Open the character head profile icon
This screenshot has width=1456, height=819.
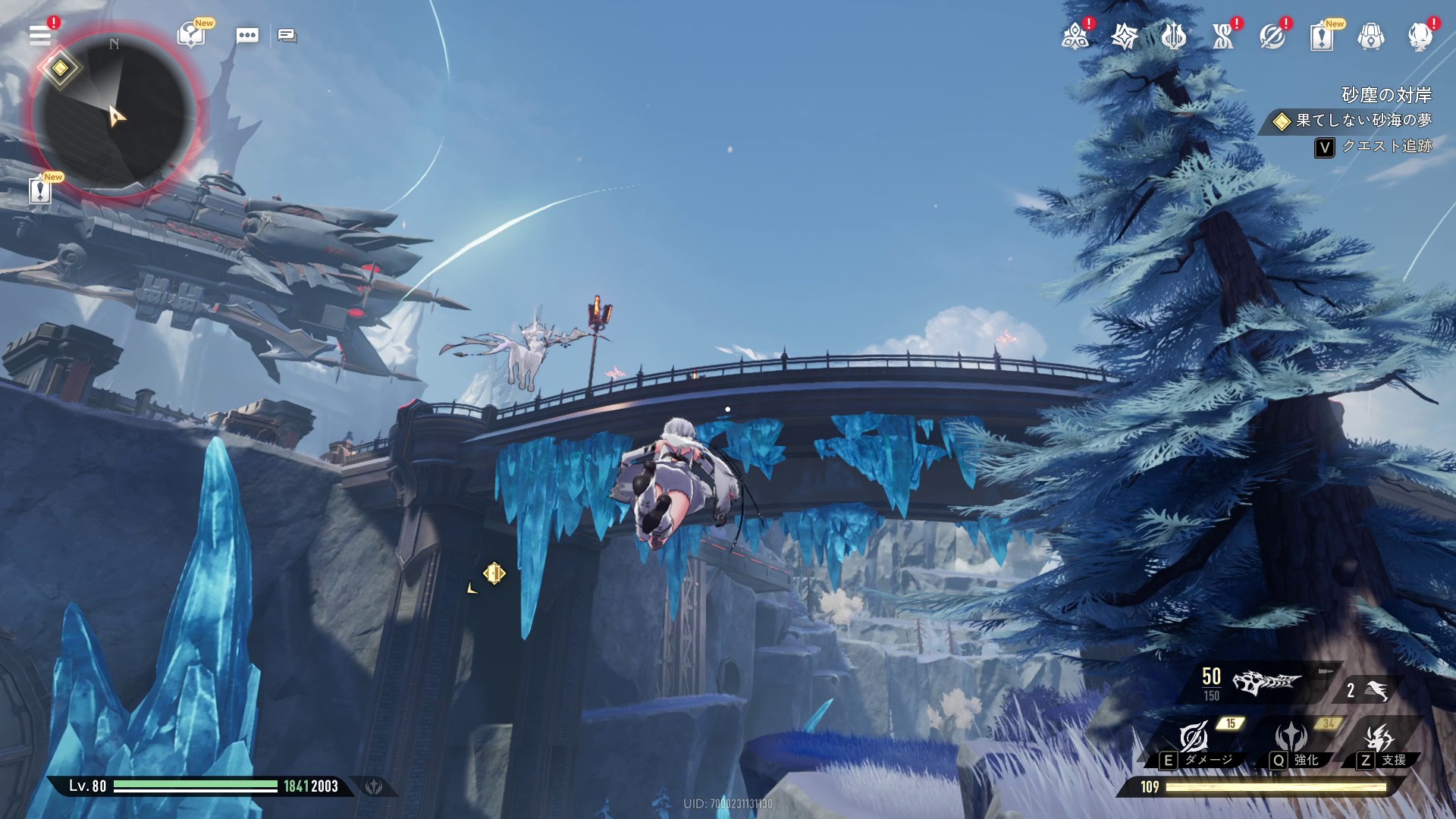coord(1420,36)
